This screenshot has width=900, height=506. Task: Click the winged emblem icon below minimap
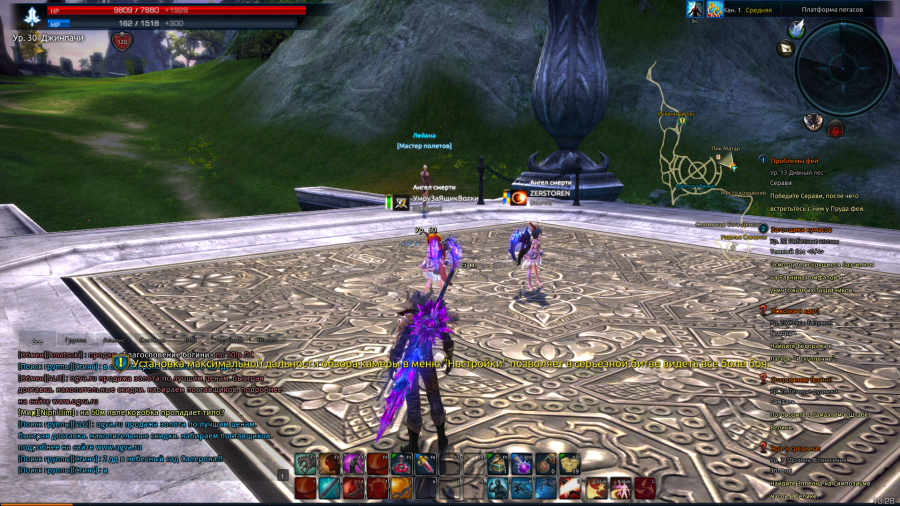pos(813,122)
